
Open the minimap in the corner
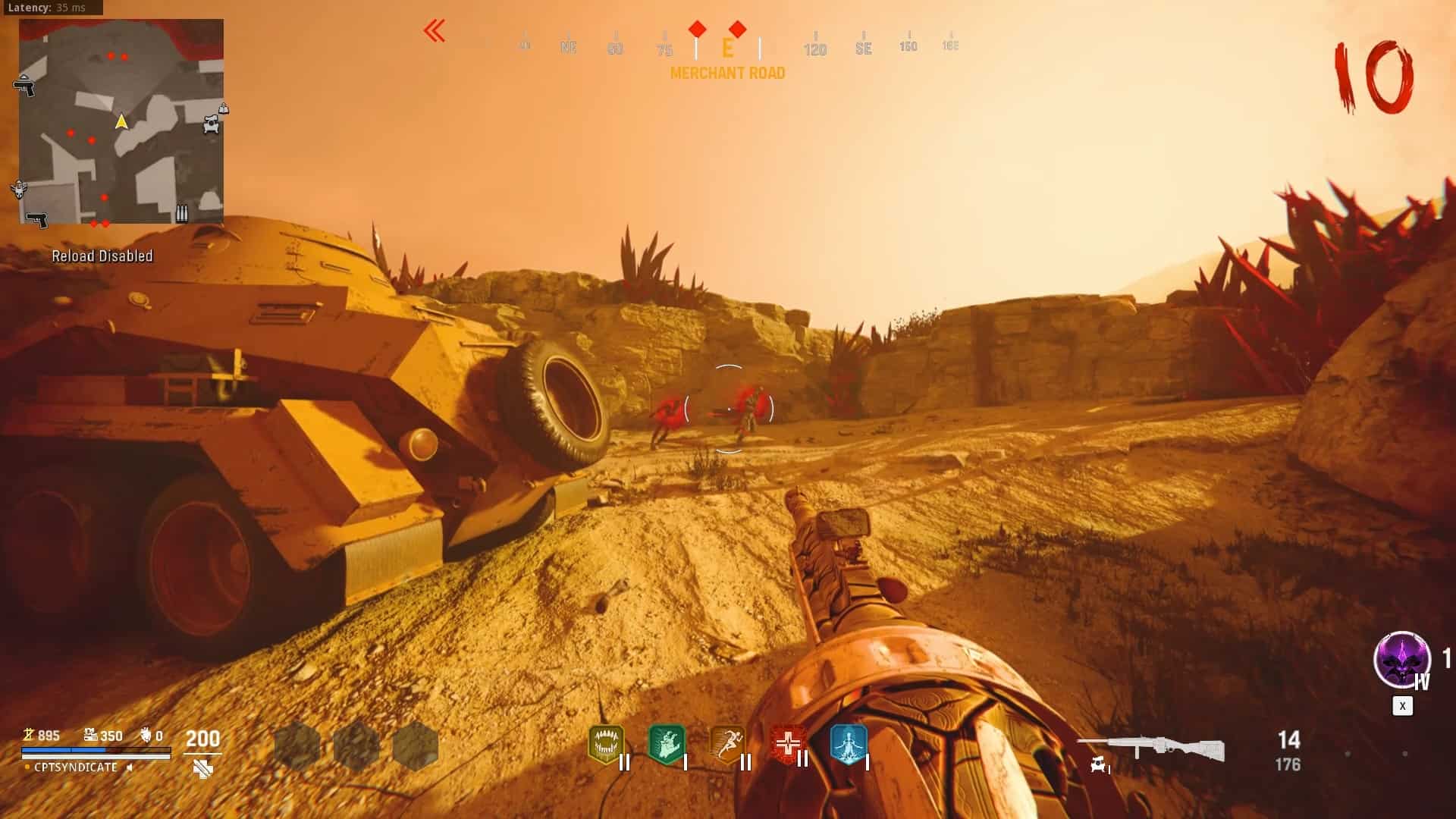tap(121, 121)
